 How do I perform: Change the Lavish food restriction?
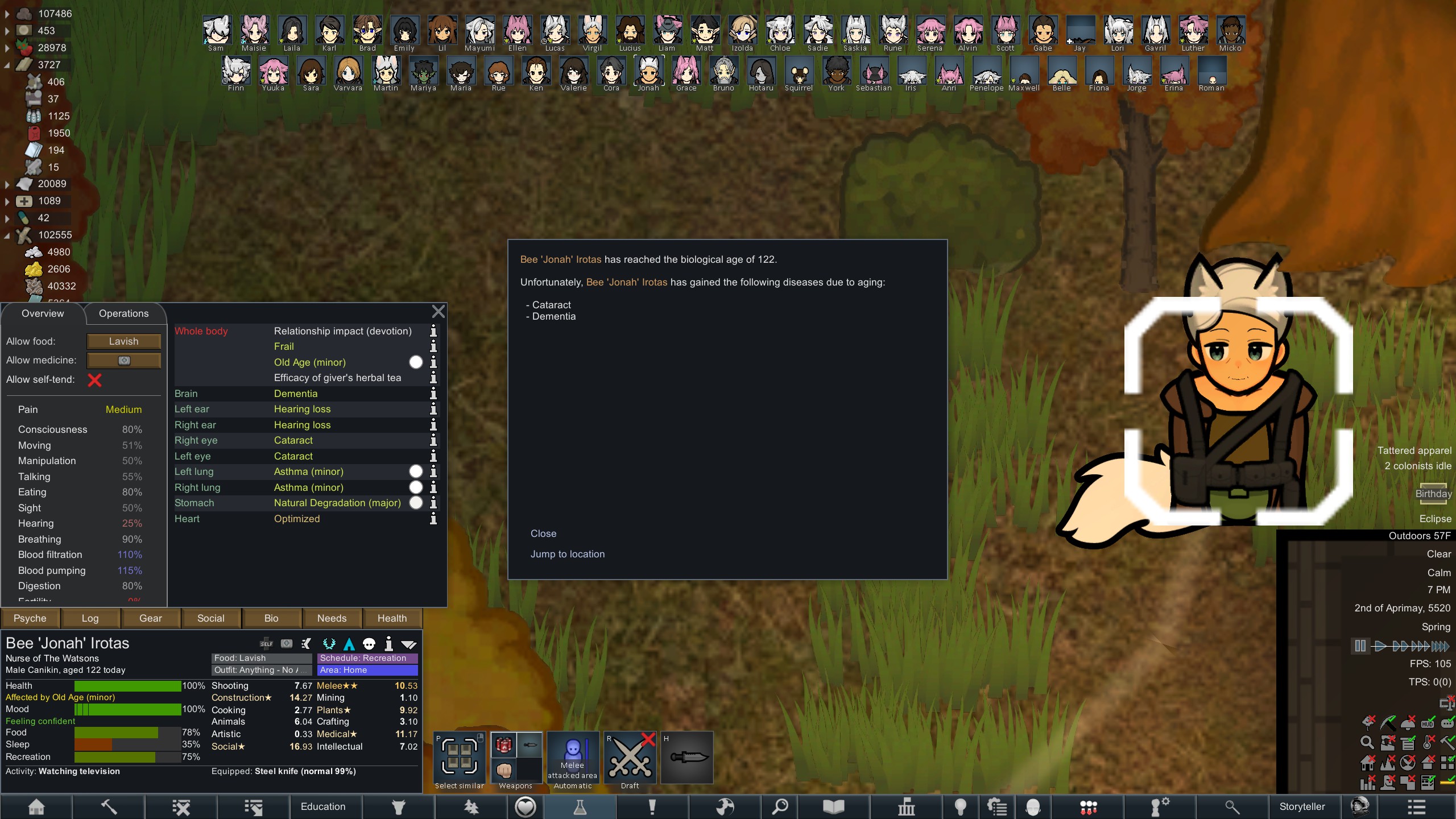click(x=123, y=341)
